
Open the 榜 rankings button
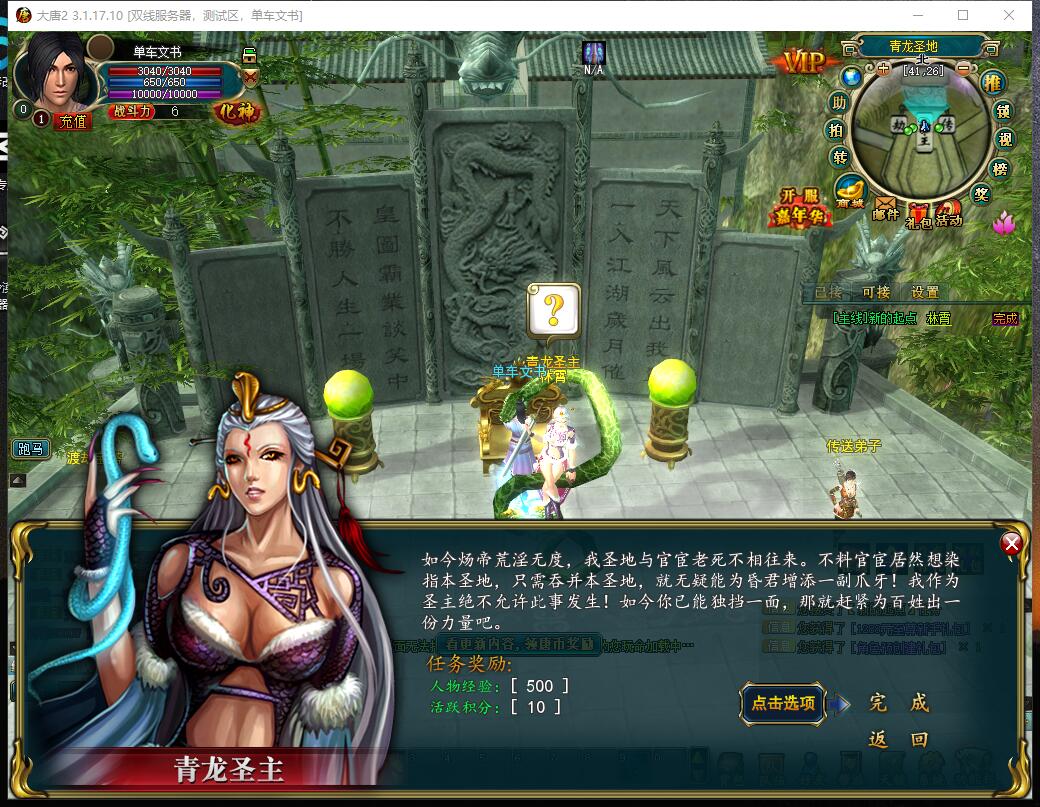coord(998,169)
